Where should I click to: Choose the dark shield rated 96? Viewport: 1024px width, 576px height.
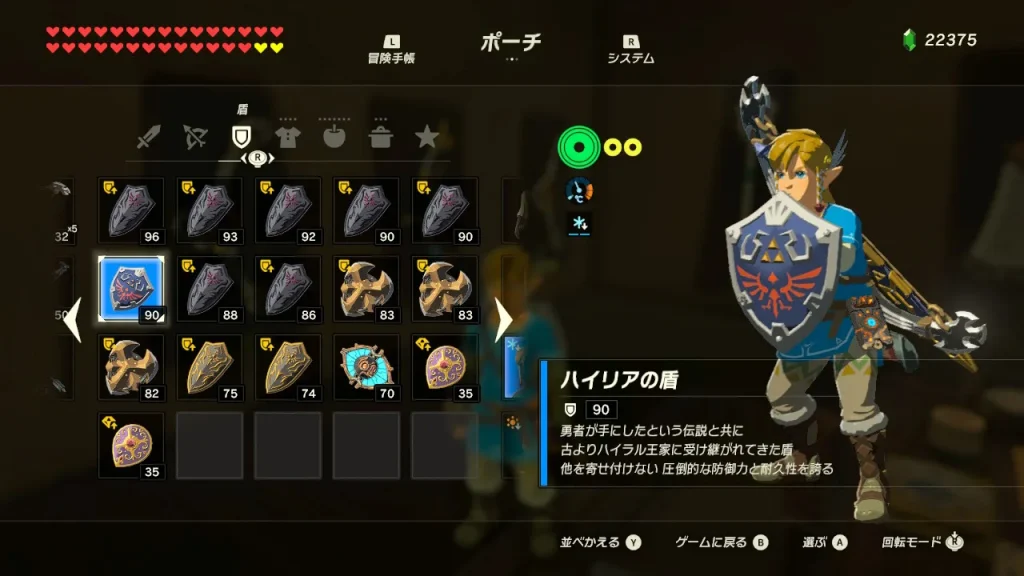point(131,210)
